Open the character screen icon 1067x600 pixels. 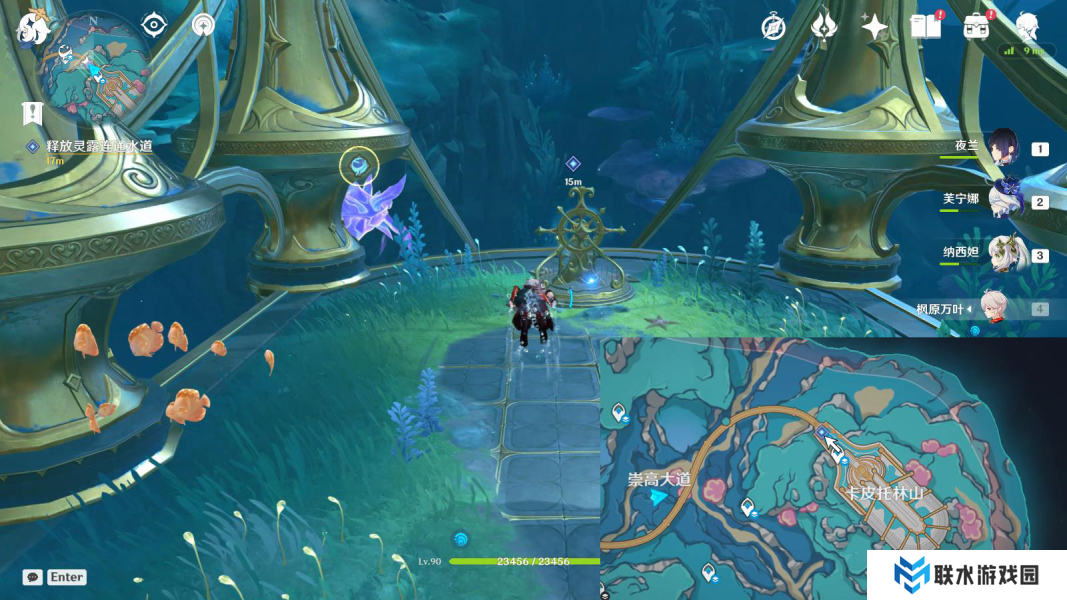[x=1027, y=25]
